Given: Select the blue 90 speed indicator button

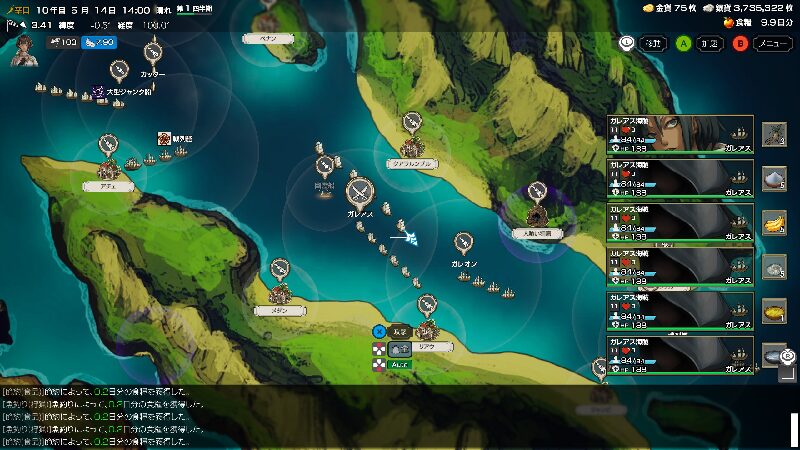Looking at the screenshot, I should pos(96,43).
